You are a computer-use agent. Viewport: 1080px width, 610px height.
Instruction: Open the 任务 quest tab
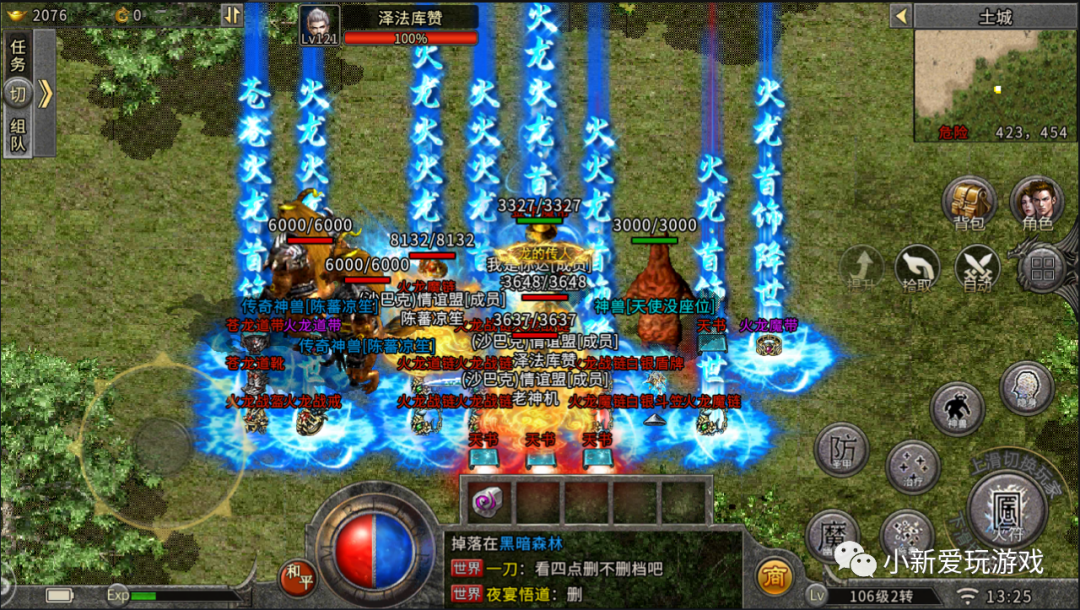click(18, 54)
